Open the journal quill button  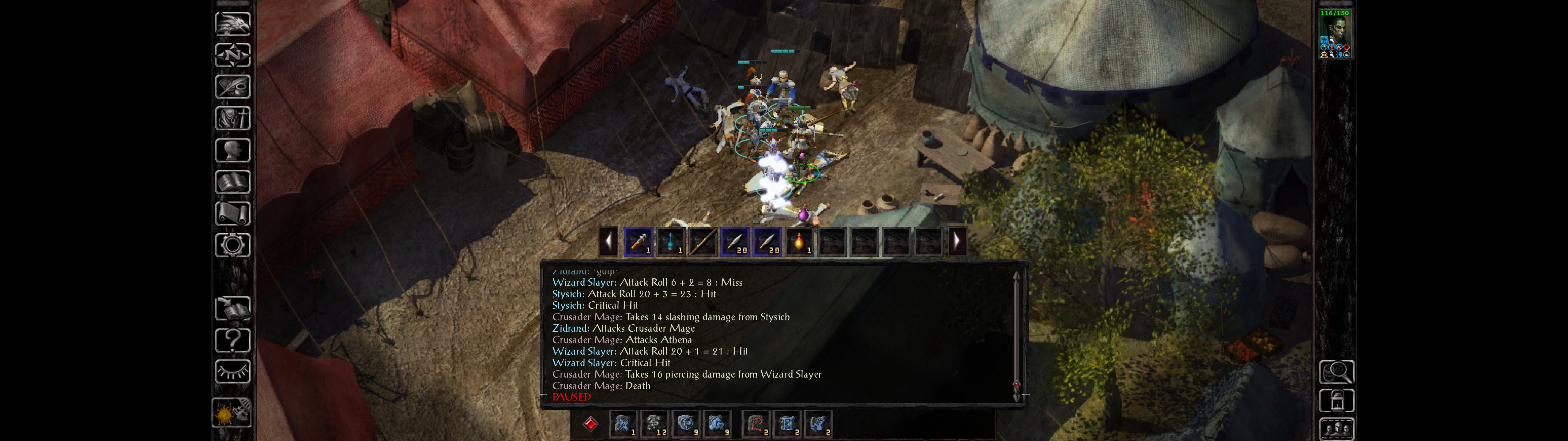click(232, 87)
